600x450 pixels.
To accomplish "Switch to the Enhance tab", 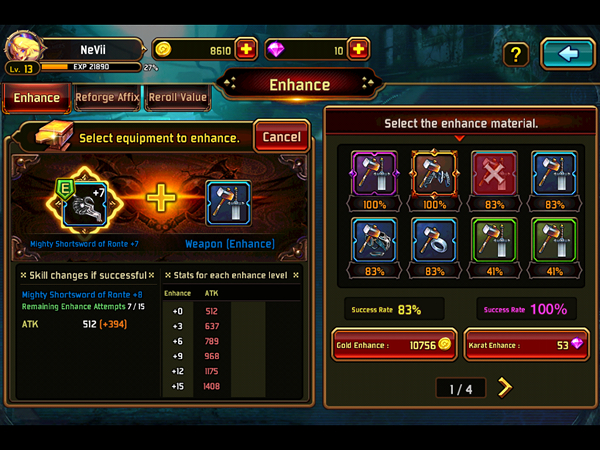I will click(37, 98).
